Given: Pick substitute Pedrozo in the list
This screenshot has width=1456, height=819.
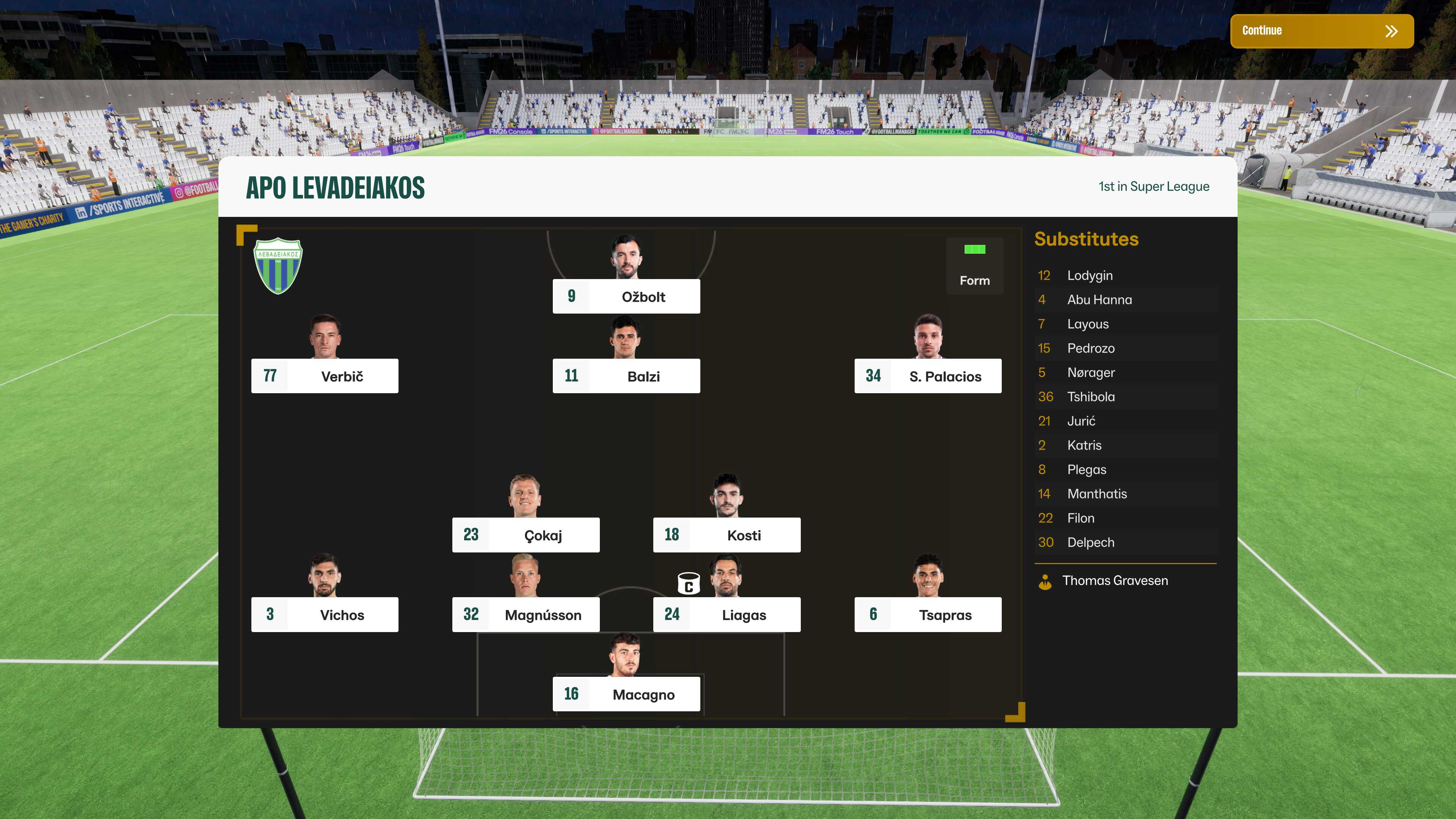Looking at the screenshot, I should pos(1090,349).
